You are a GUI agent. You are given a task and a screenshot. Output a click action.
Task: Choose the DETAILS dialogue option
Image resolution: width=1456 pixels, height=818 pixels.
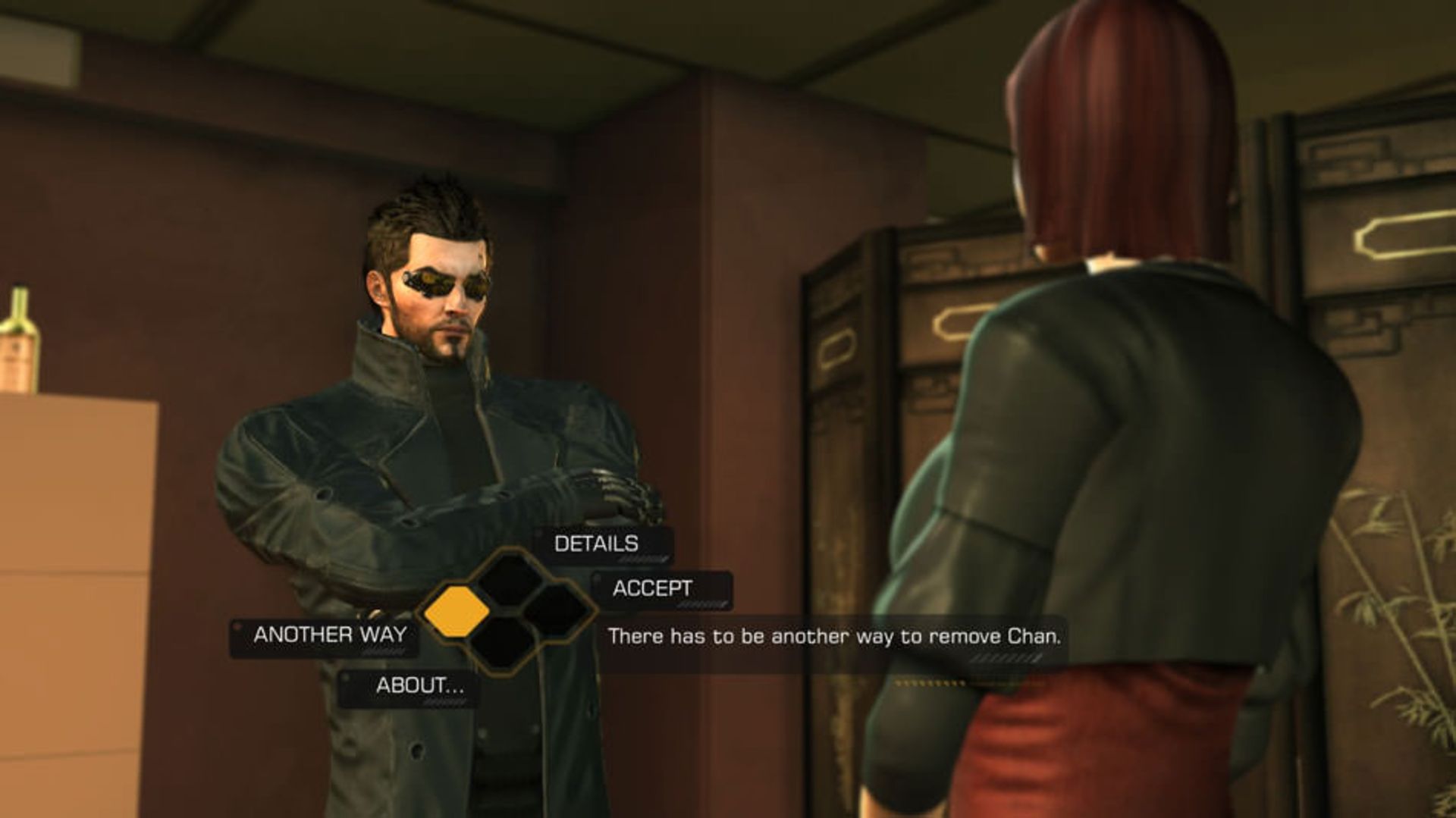596,544
